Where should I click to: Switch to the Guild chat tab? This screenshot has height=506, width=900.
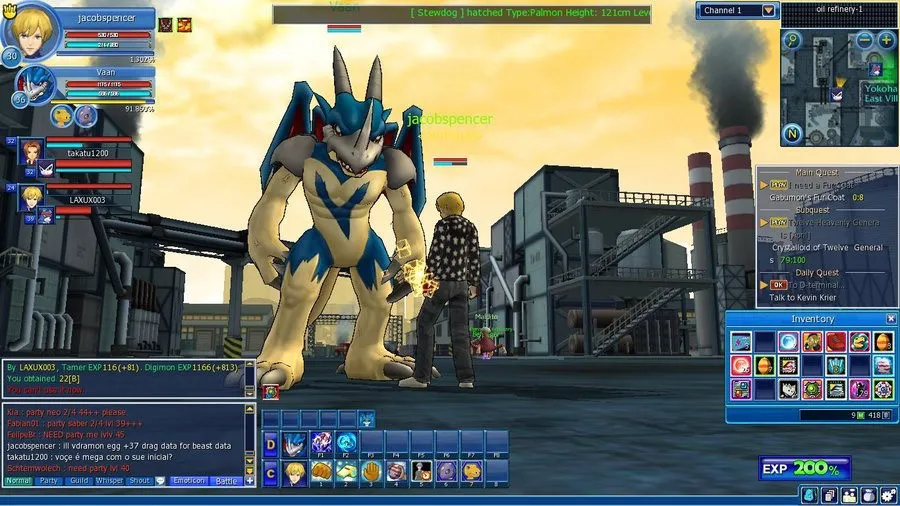click(79, 481)
